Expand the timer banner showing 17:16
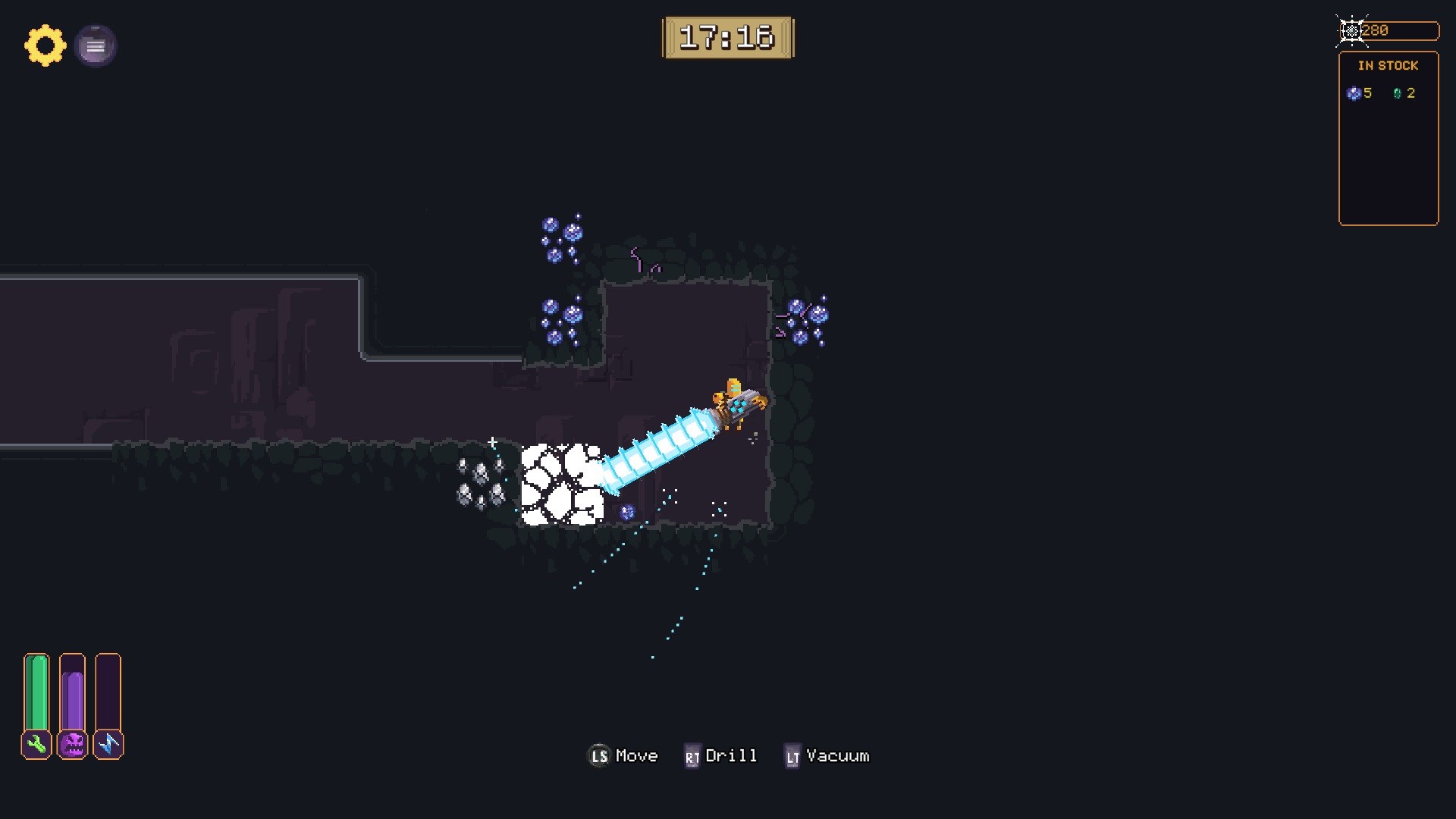This screenshot has width=1456, height=819. click(x=729, y=37)
